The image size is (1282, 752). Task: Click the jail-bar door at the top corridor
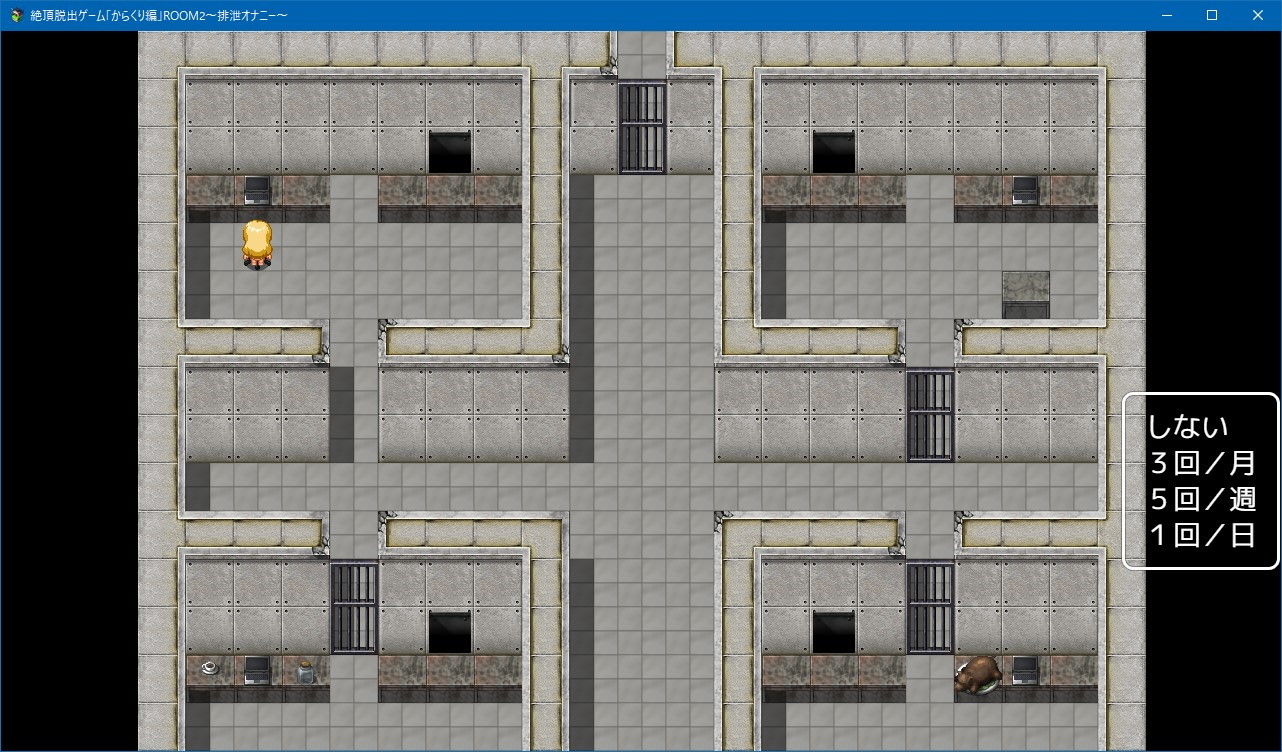click(641, 125)
